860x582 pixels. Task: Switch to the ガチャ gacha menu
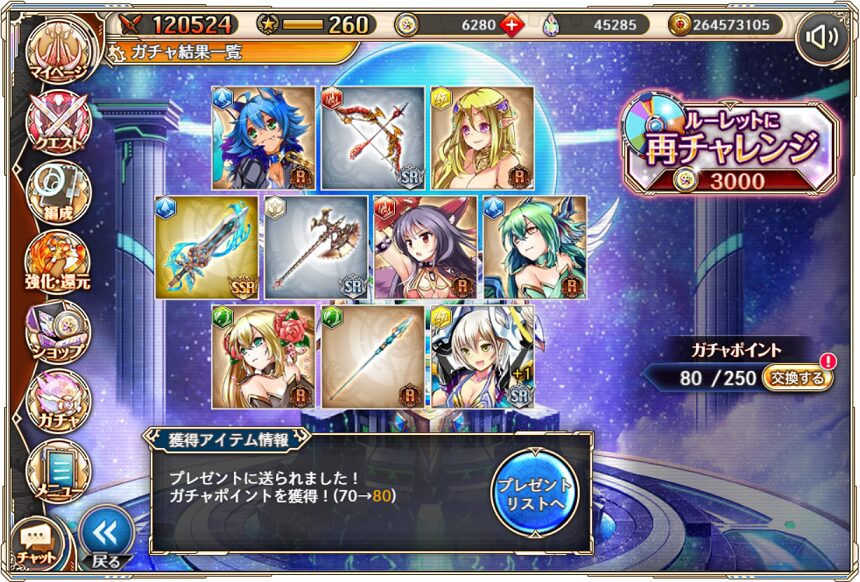point(57,398)
